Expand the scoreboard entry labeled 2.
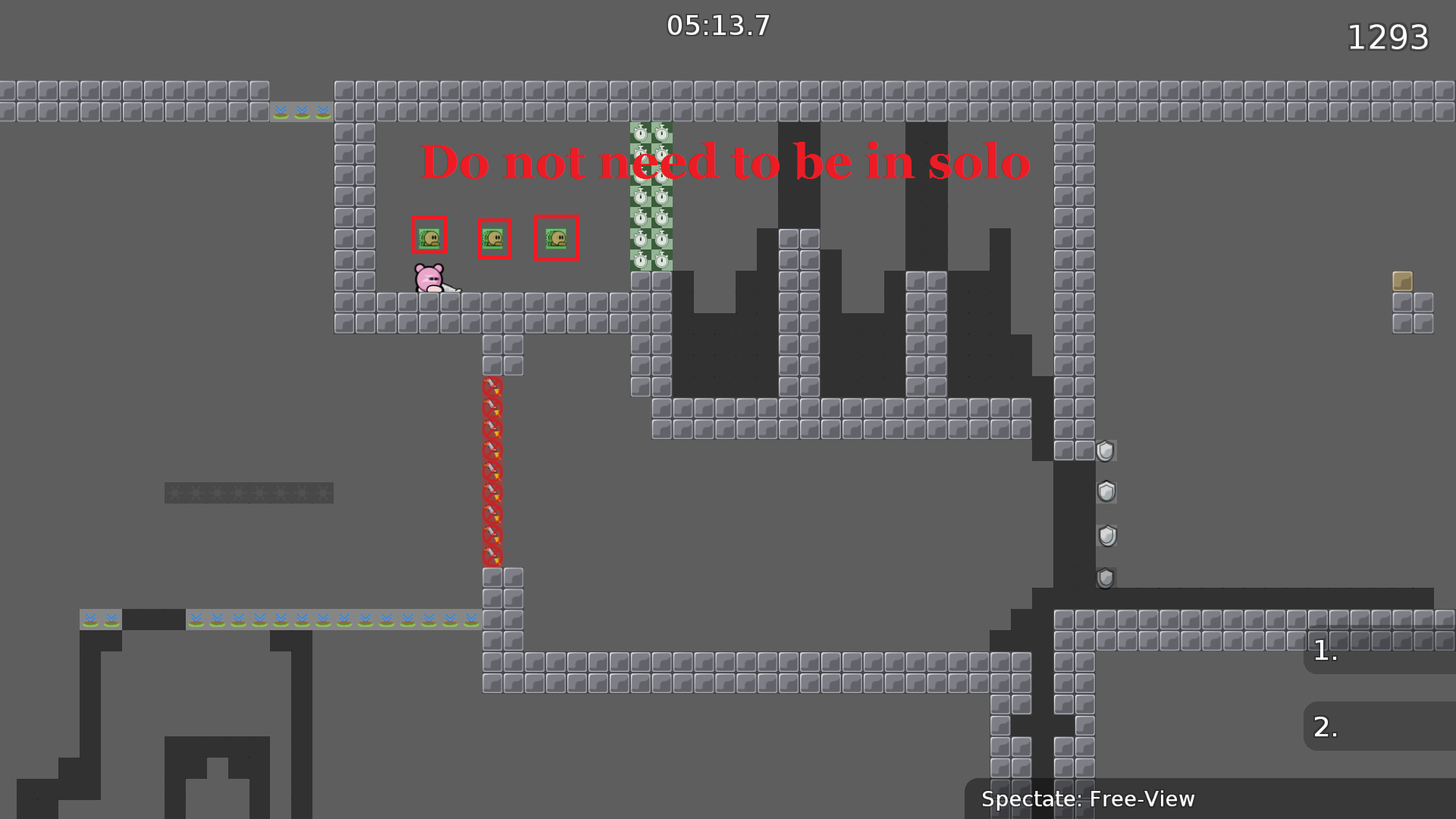 click(x=1325, y=726)
